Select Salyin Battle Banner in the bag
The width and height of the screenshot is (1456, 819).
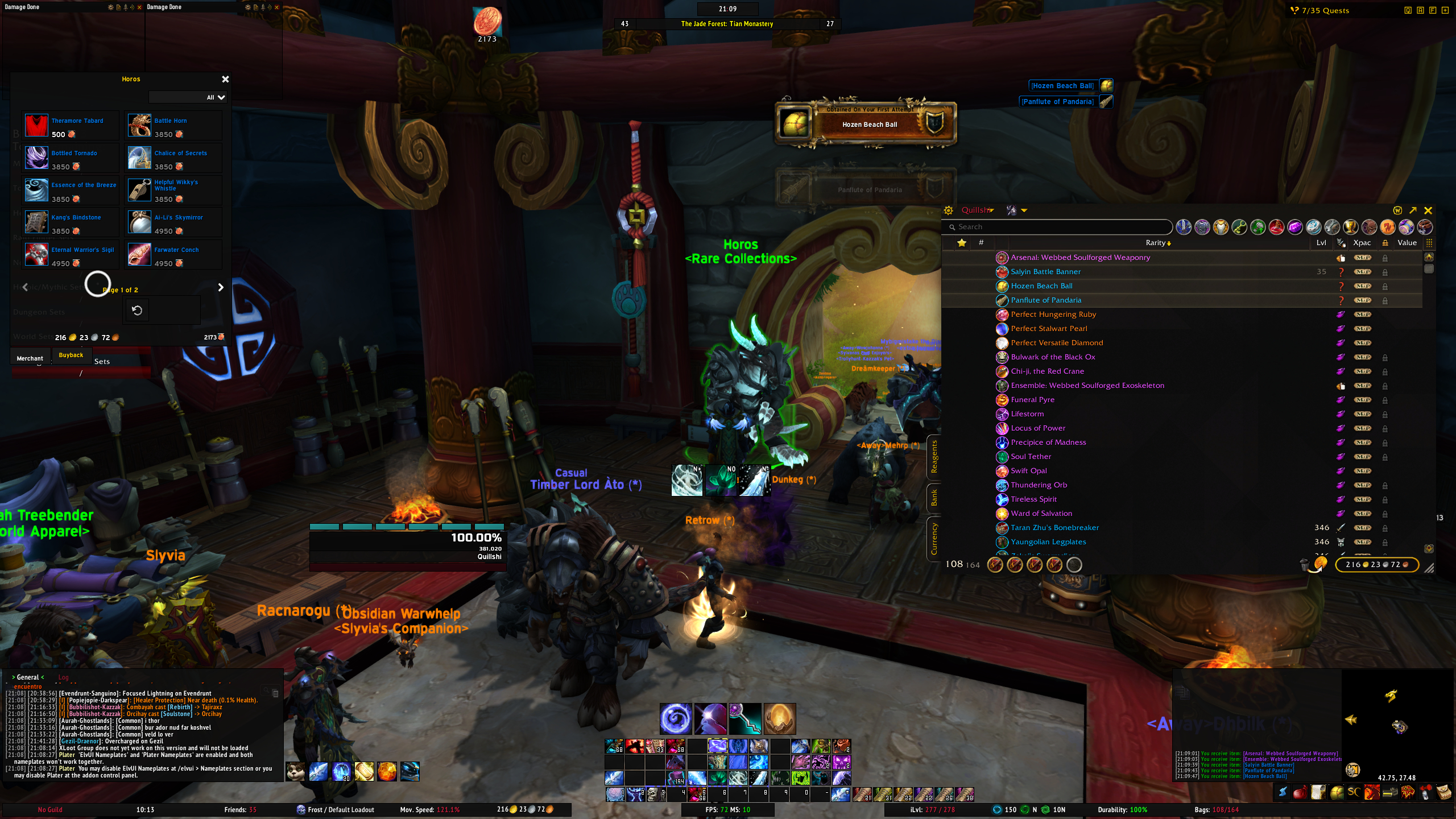[x=1045, y=272]
